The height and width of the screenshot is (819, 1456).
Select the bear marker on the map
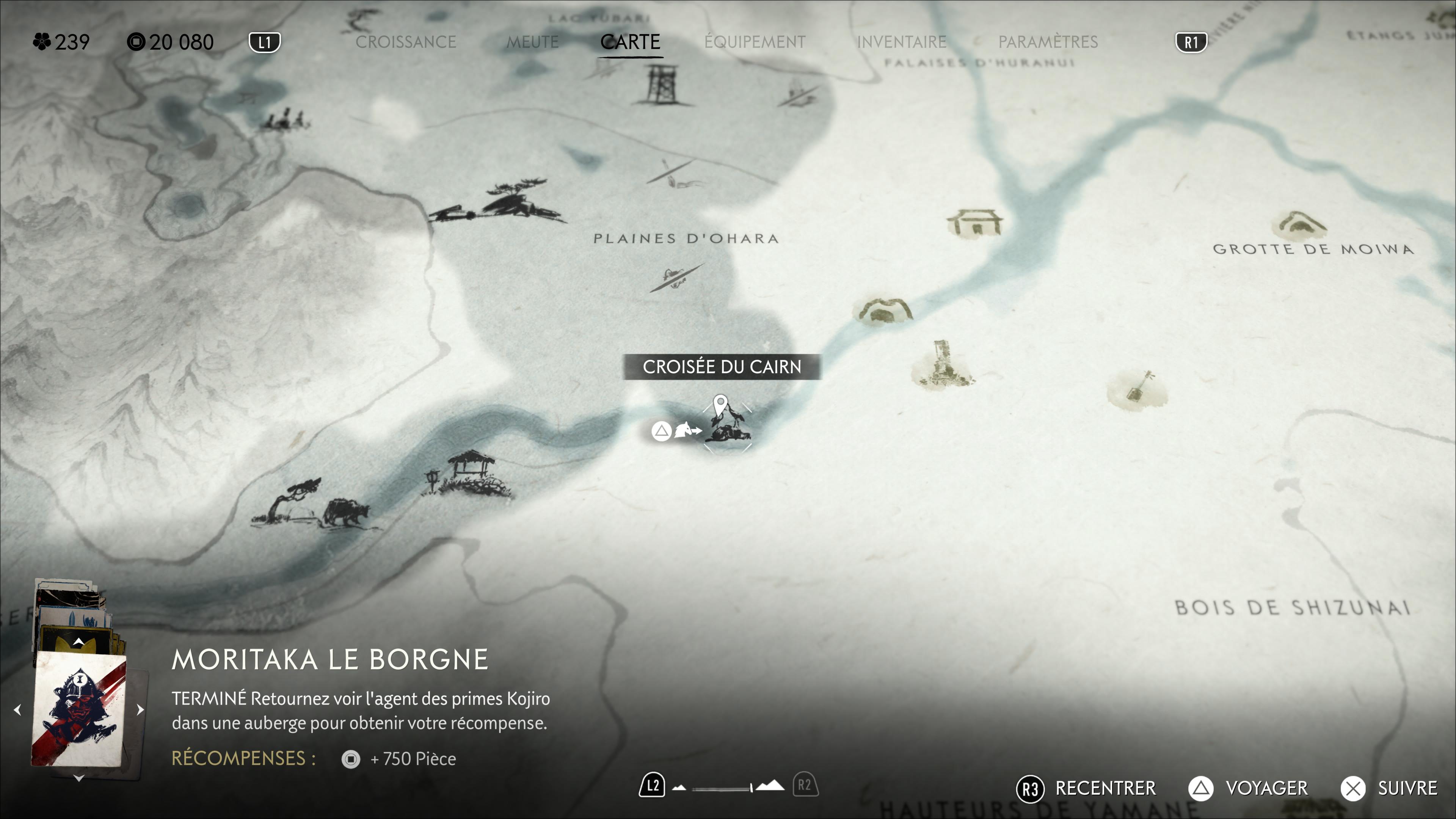345,512
